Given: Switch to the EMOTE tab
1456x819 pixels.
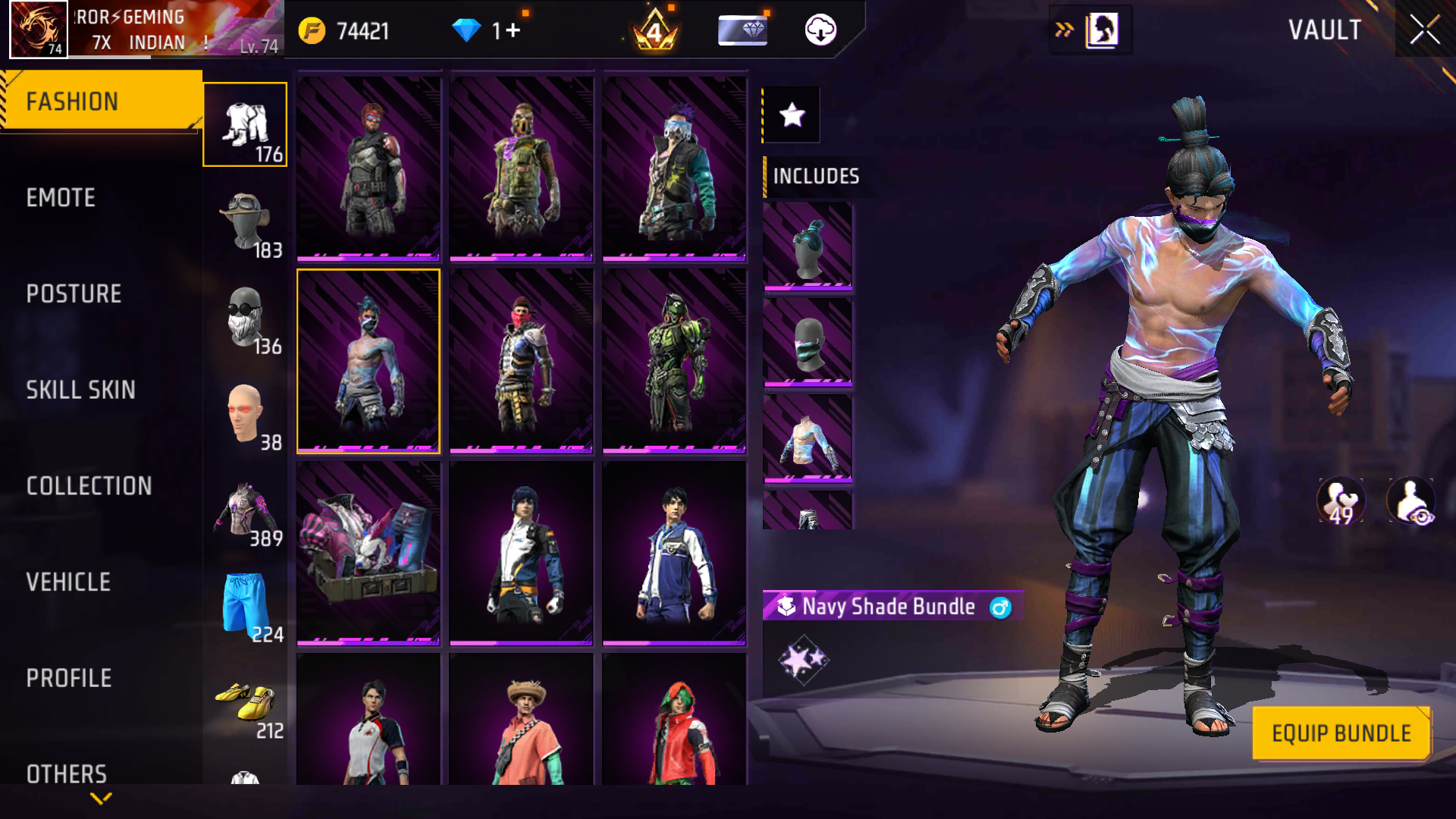Looking at the screenshot, I should tap(62, 198).
